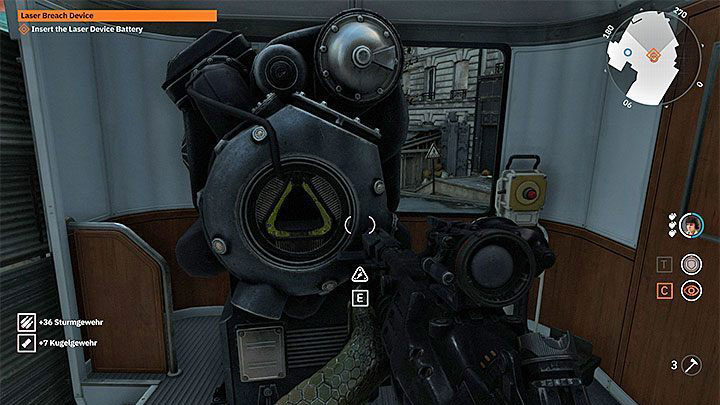The image size is (720, 405).
Task: Click the co-op partner portrait
Action: coord(689,227)
